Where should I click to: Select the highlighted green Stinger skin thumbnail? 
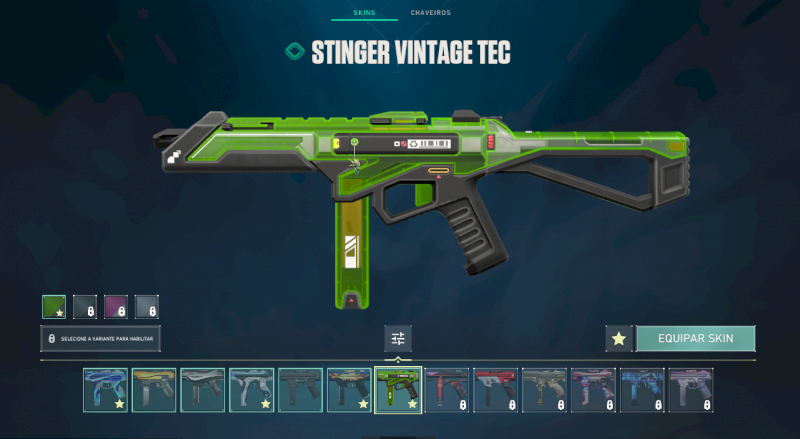coord(397,390)
